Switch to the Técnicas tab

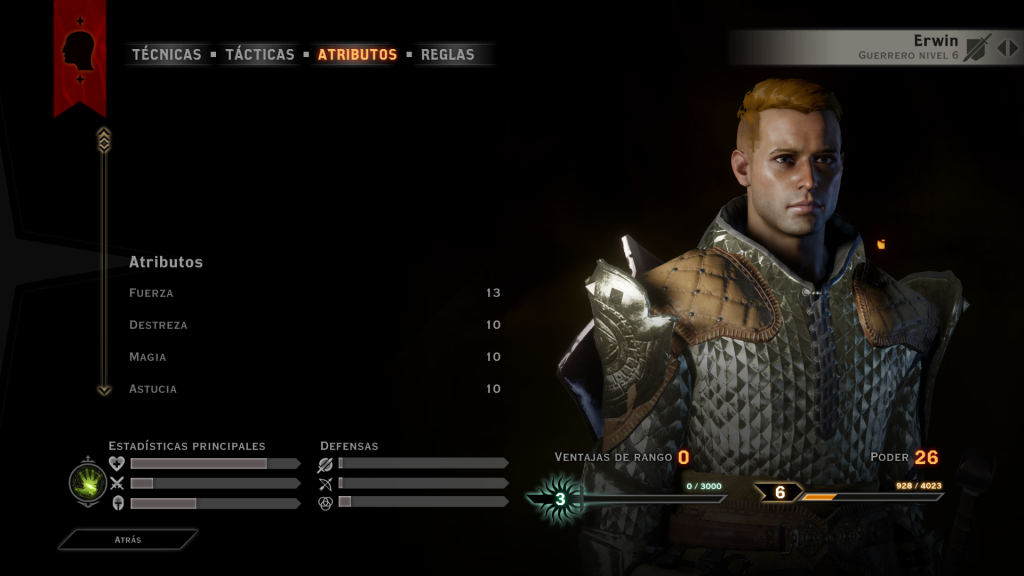tap(166, 55)
